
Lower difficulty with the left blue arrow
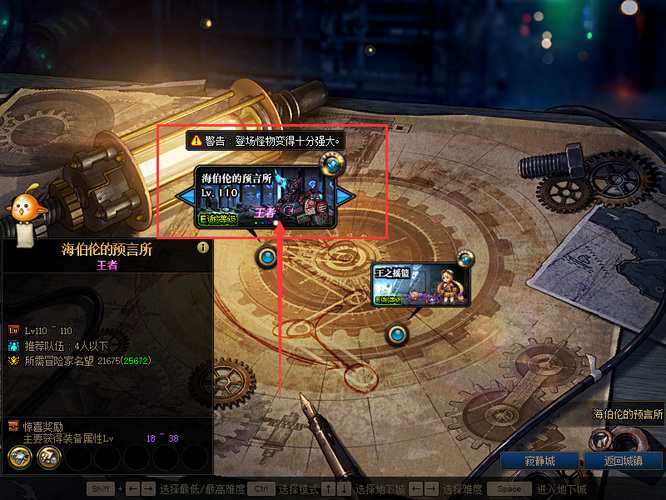186,197
